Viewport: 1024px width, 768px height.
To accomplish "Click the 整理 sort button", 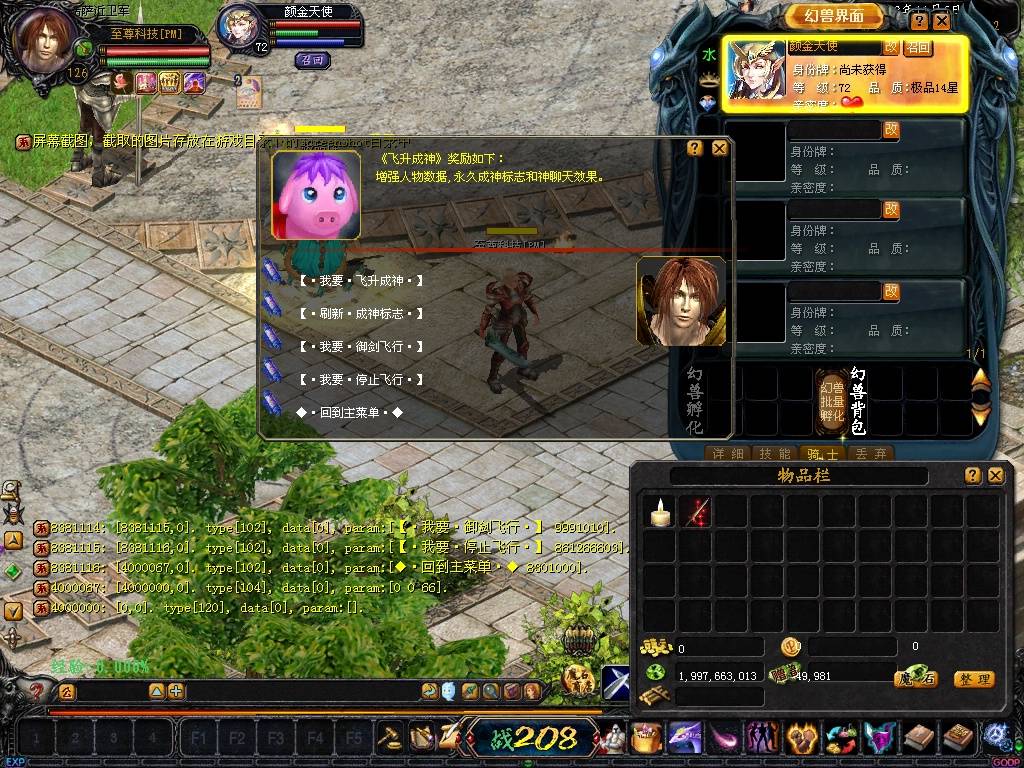I will click(x=973, y=679).
